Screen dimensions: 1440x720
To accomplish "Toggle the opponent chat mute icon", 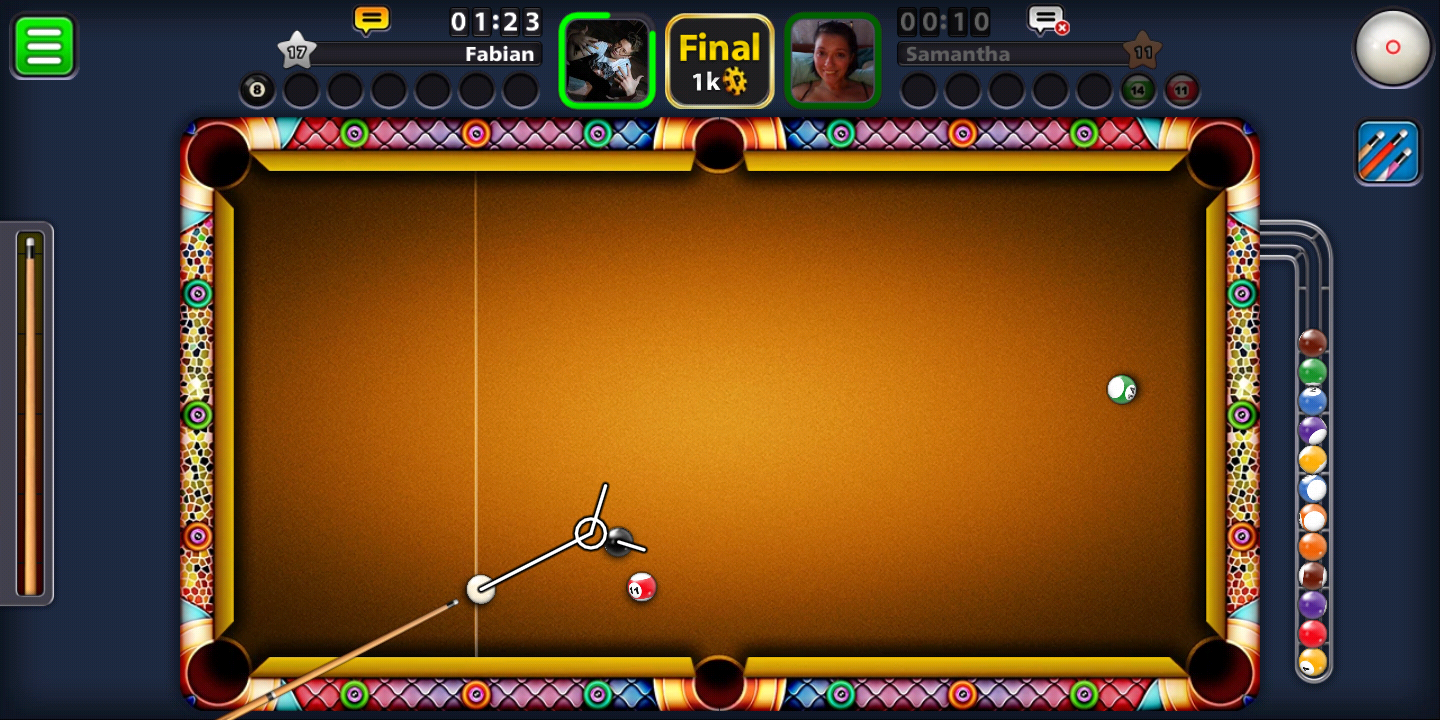I will pyautogui.click(x=1047, y=20).
